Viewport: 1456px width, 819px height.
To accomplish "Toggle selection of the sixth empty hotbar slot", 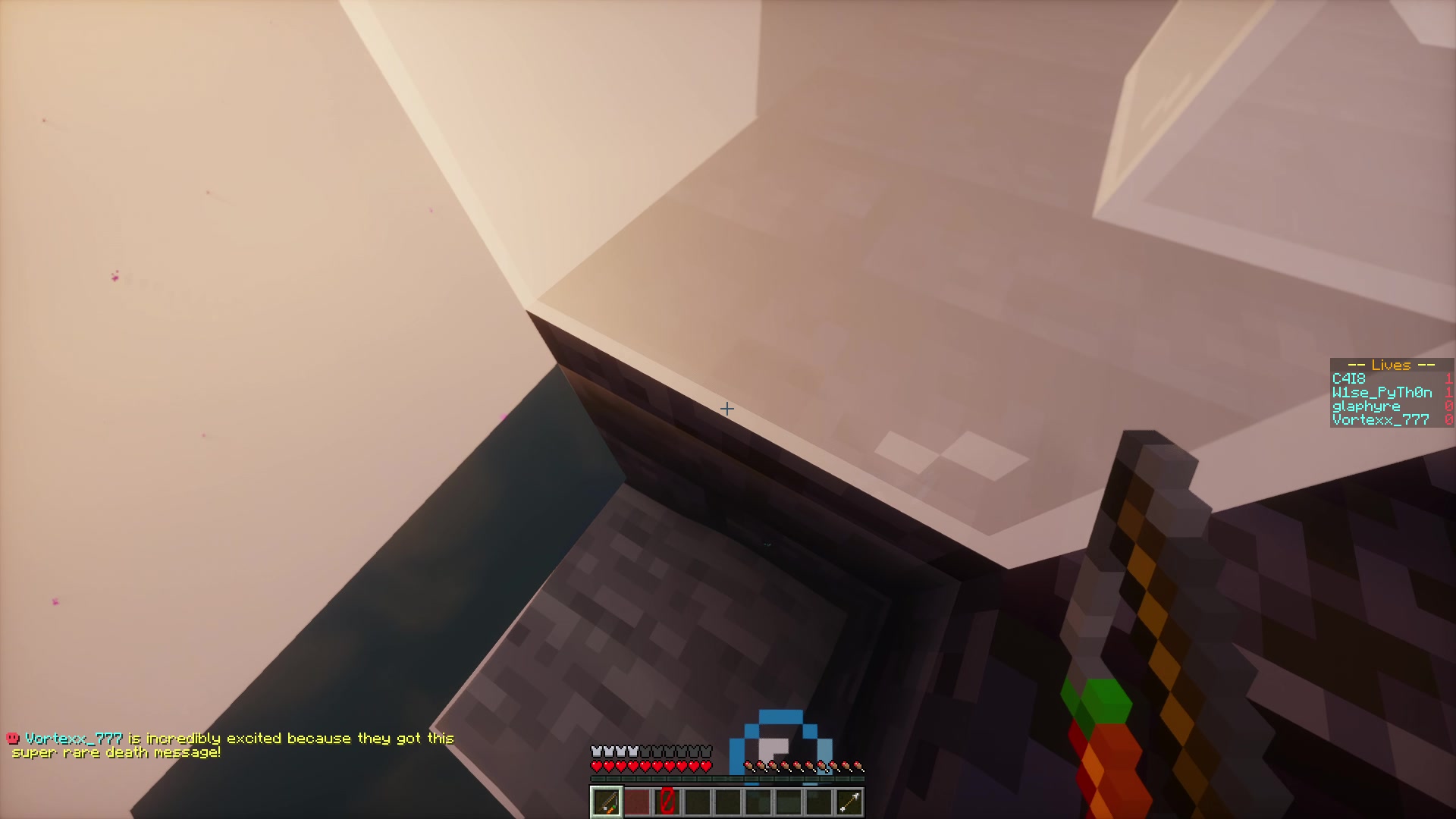I will (x=759, y=802).
